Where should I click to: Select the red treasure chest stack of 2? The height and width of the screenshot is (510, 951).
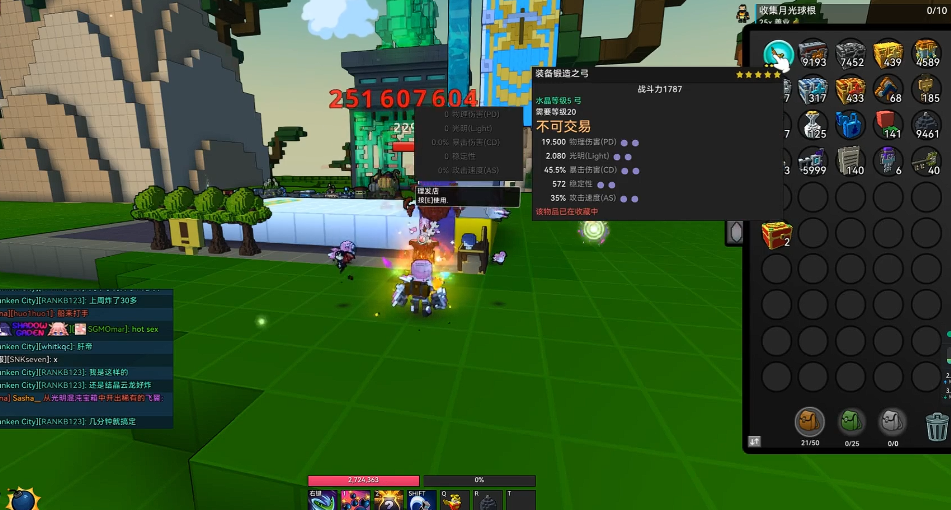pos(777,234)
